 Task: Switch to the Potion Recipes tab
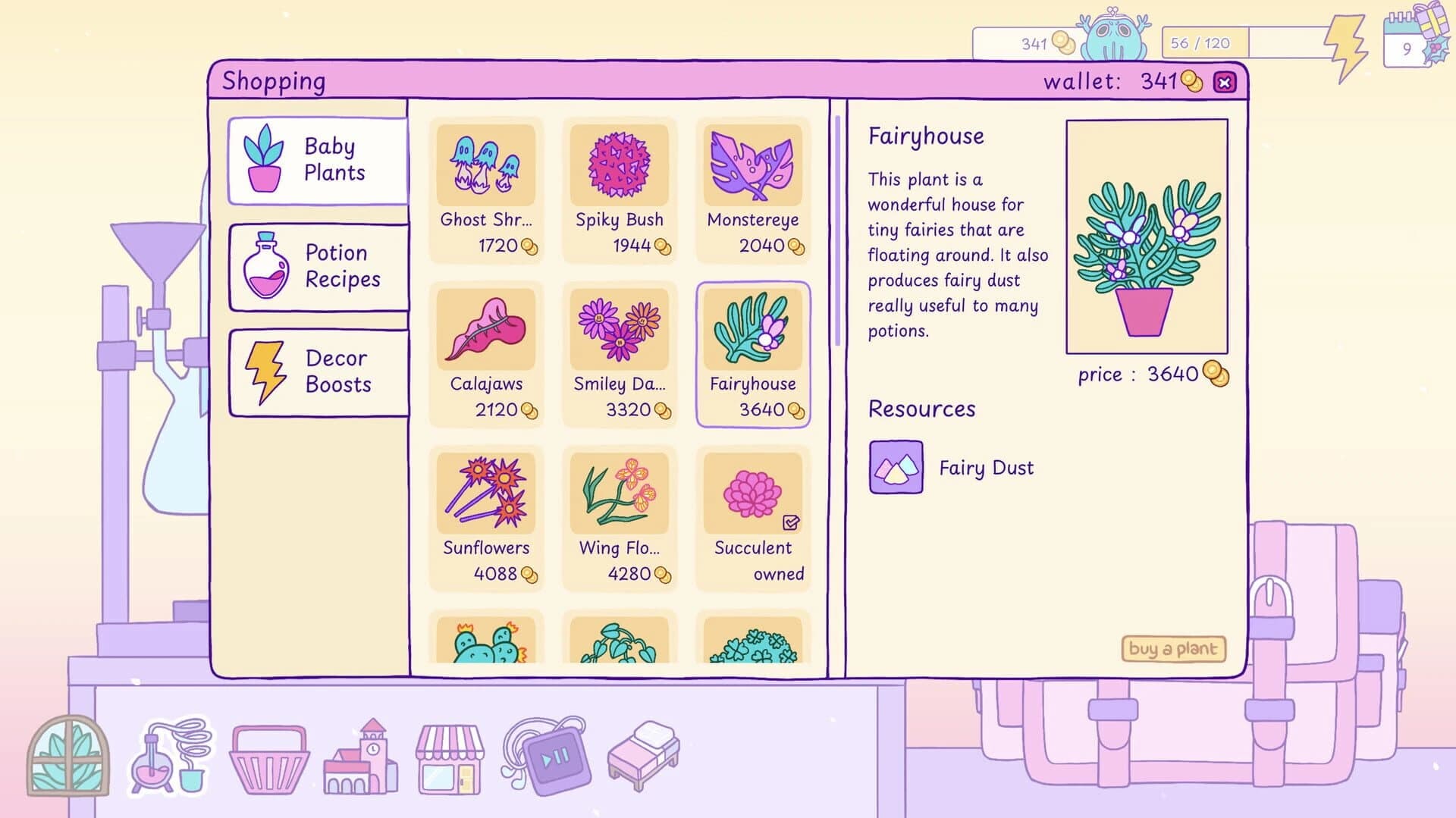(x=318, y=265)
